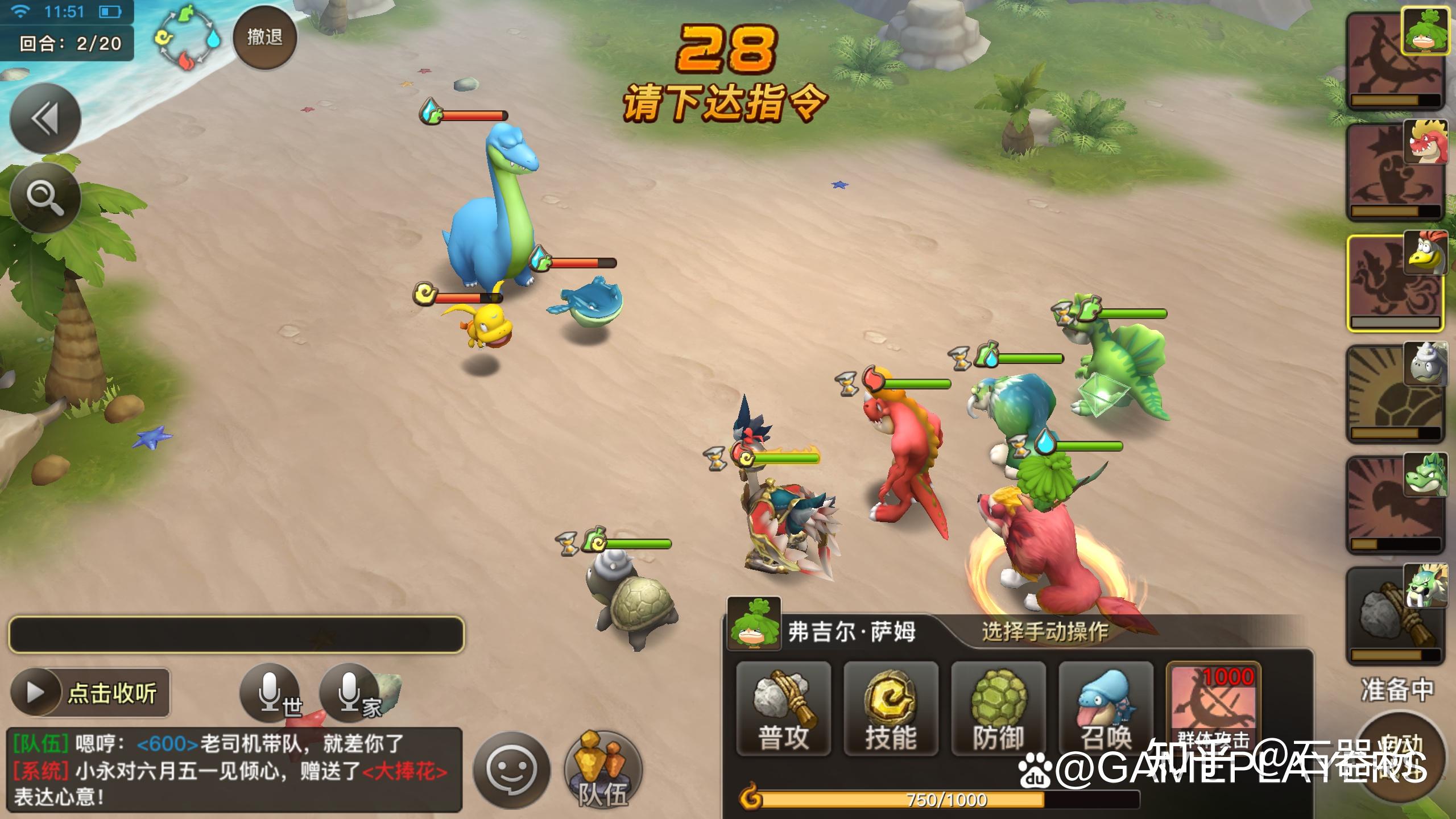Activate the 群体攻击 group attack skill
The height and width of the screenshot is (819, 1456).
click(x=1213, y=708)
